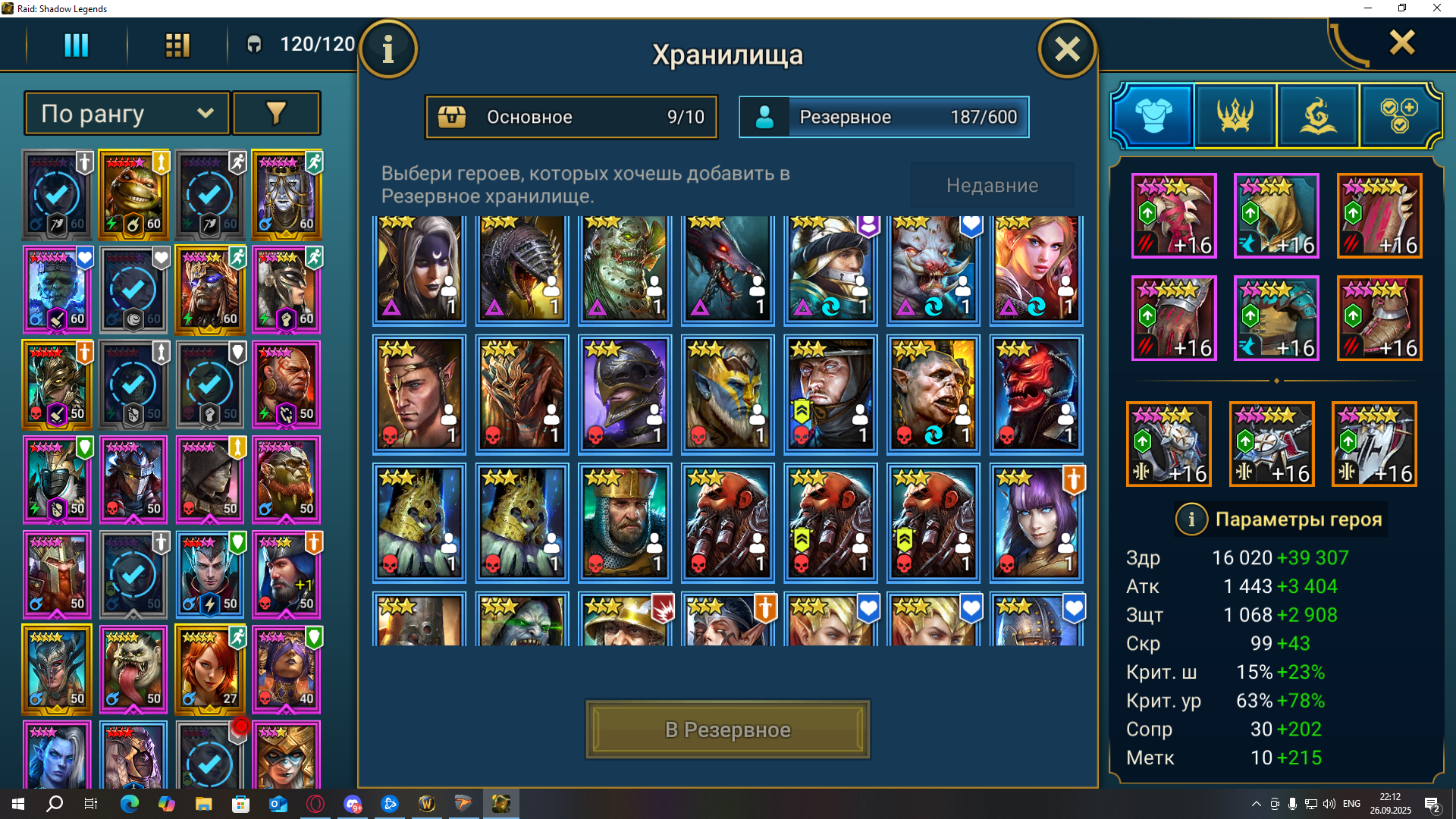Select the crowned bearded king champion
Viewport: 1456px width, 819px height.
pos(625,523)
